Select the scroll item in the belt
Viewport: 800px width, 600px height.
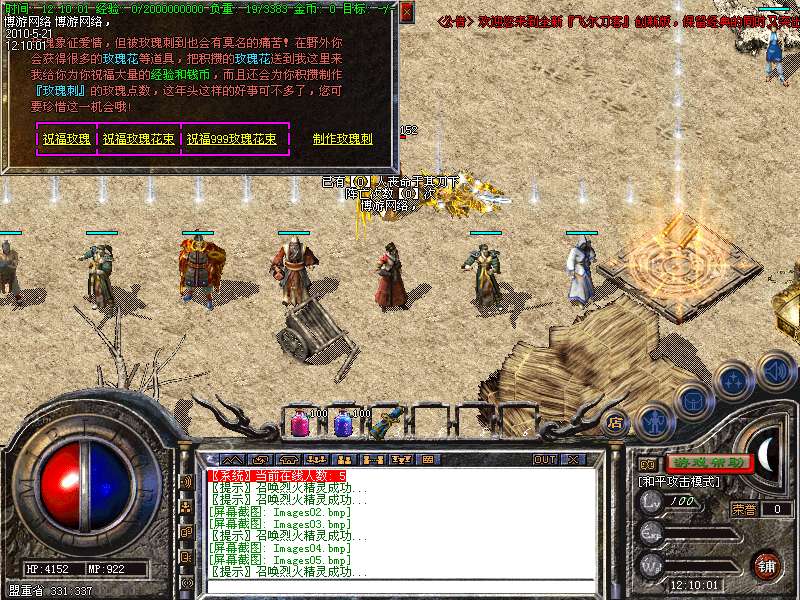pyautogui.click(x=382, y=424)
